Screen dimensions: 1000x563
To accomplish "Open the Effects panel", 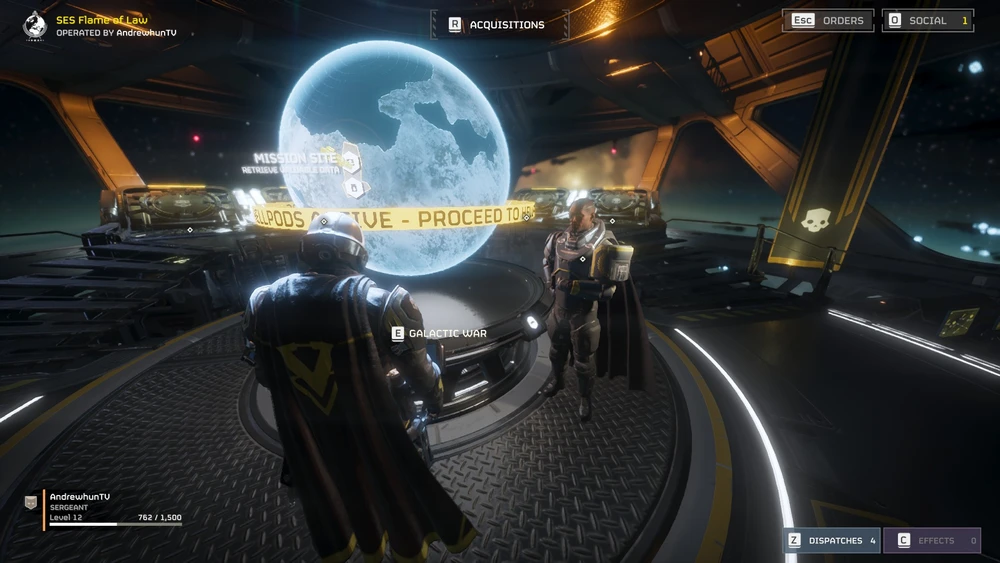I will click(932, 540).
